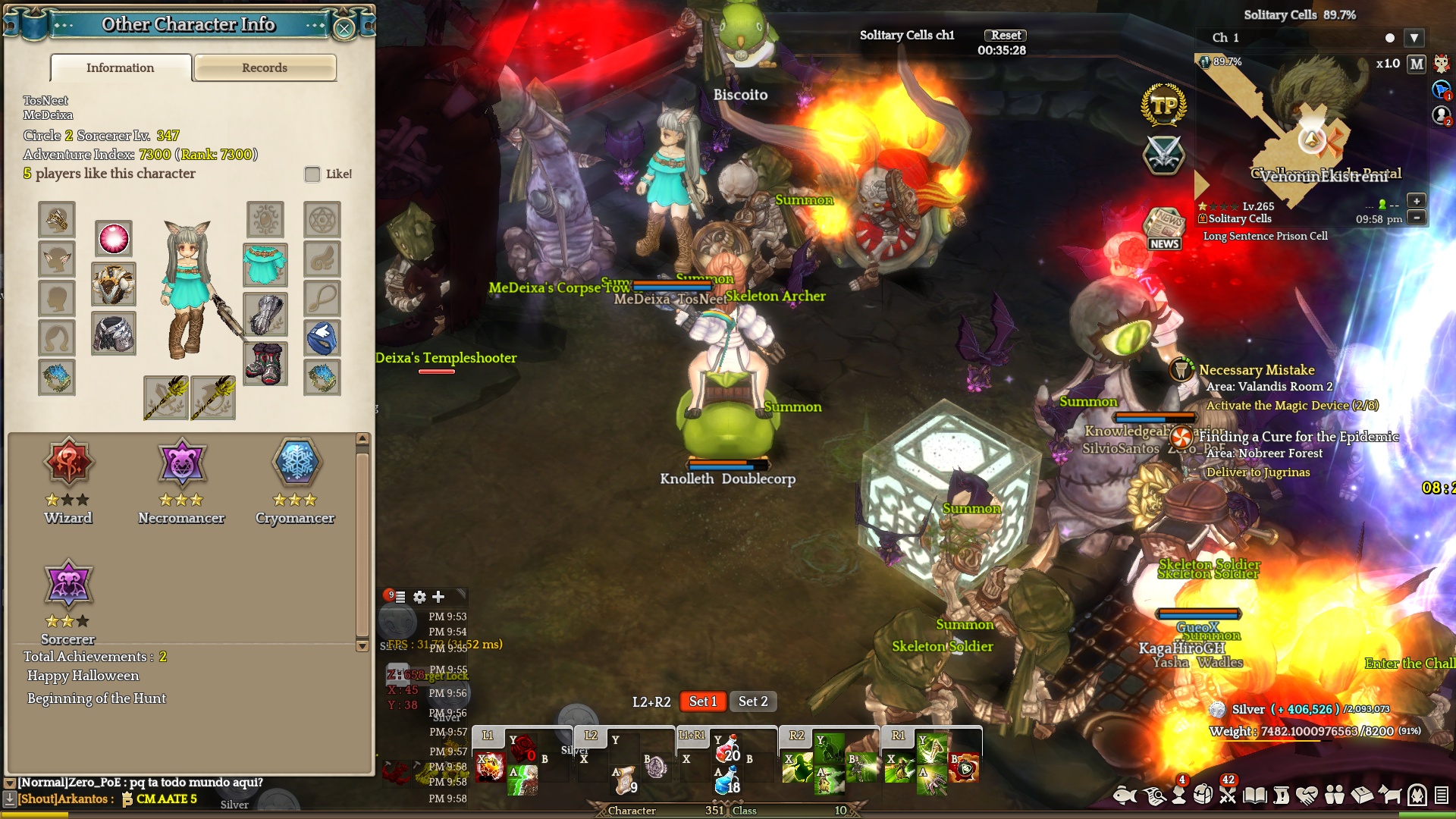Inspect the Necromancer class badge

[182, 463]
